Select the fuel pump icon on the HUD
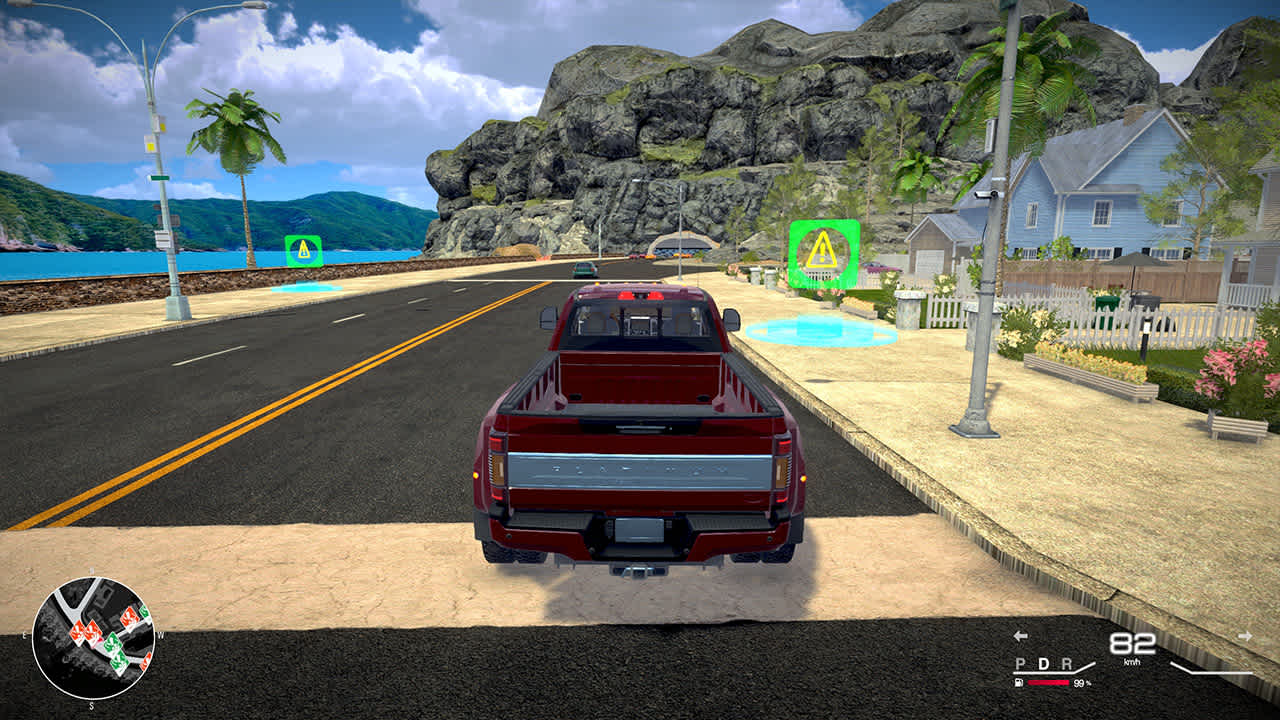1280x720 pixels. tap(1018, 682)
